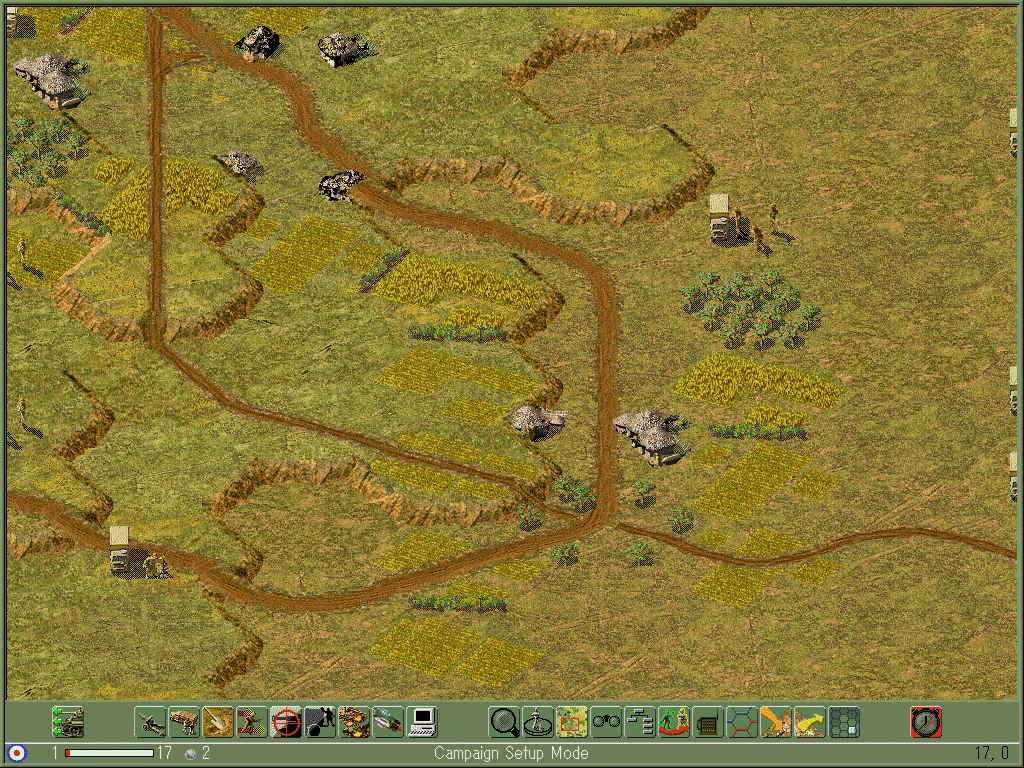Click the red alarm clock button
This screenshot has height=768, width=1024.
[926, 721]
